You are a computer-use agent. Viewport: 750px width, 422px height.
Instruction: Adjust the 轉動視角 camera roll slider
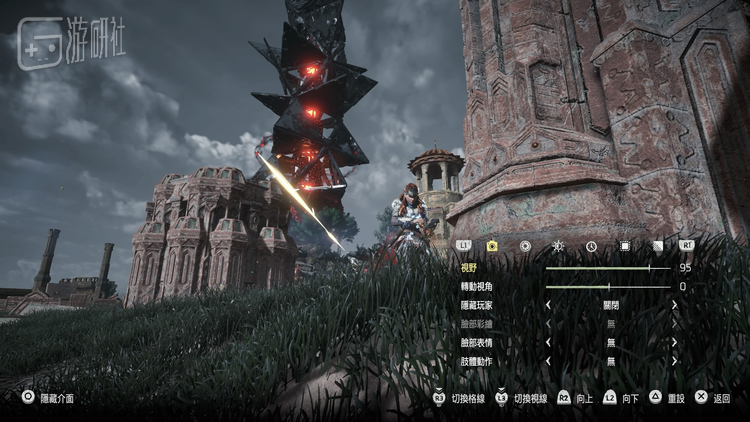coord(608,287)
